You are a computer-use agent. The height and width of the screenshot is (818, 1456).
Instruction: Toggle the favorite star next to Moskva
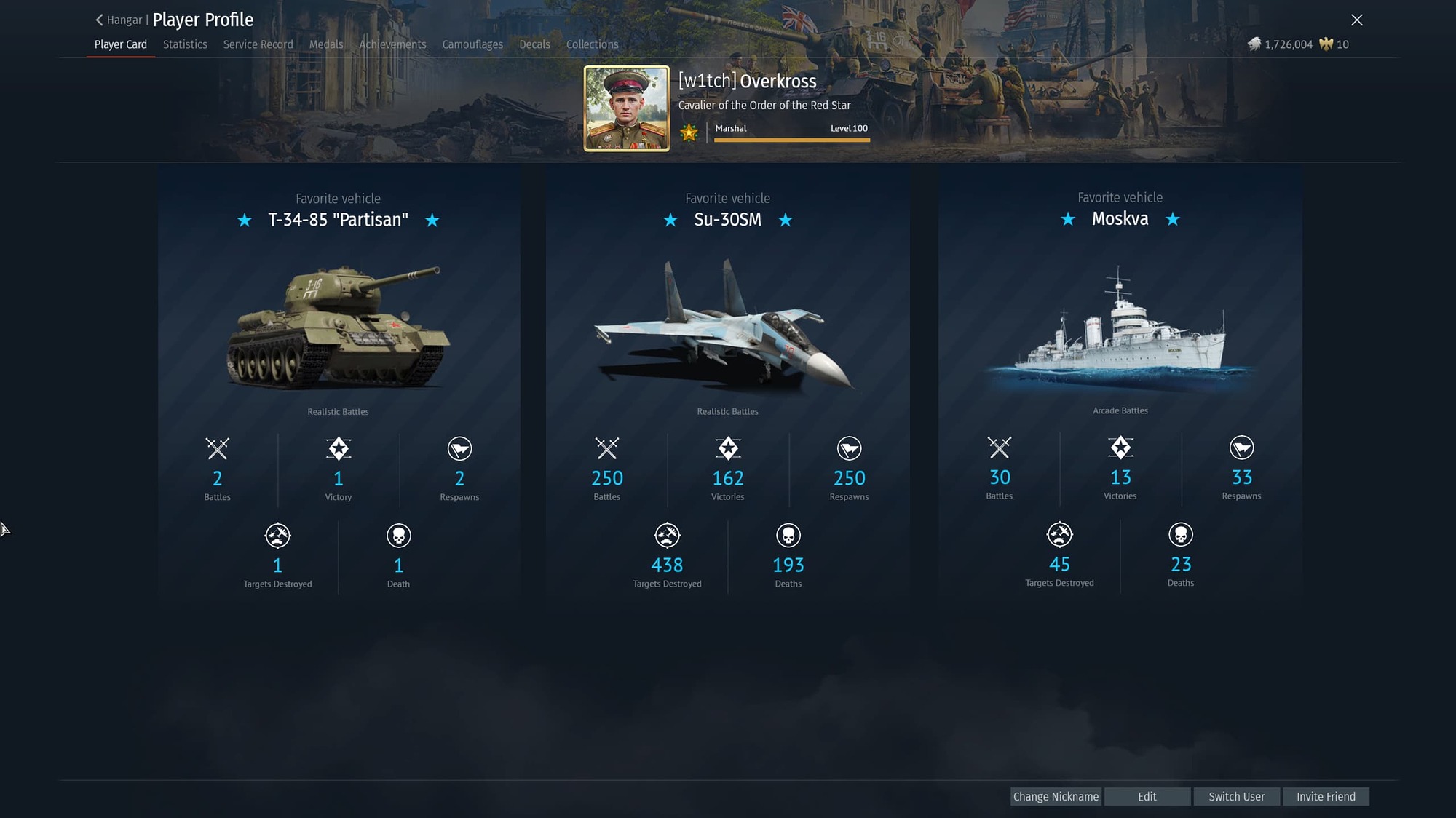(1068, 219)
